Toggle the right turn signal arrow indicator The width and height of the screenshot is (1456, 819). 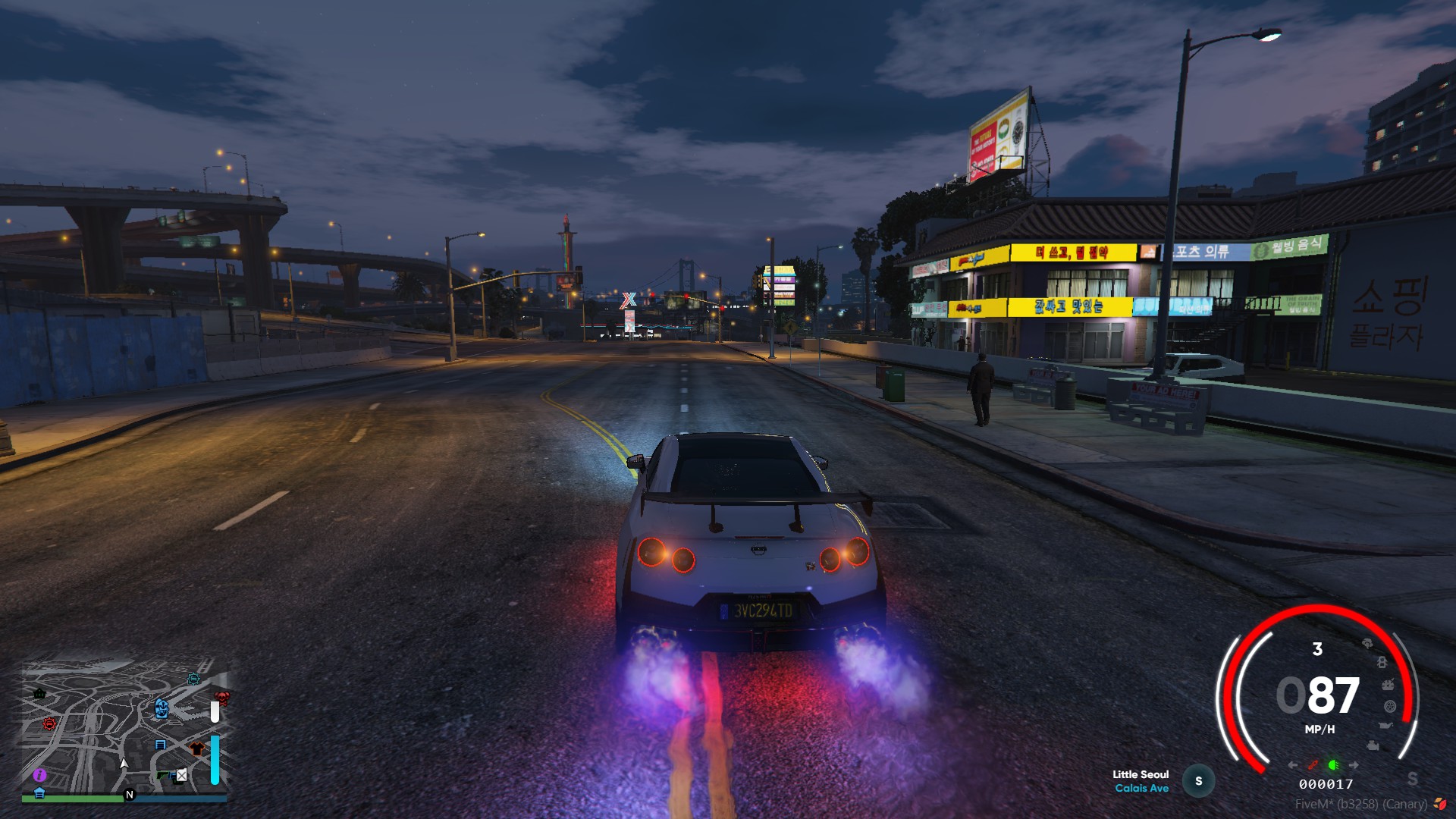tap(1354, 764)
